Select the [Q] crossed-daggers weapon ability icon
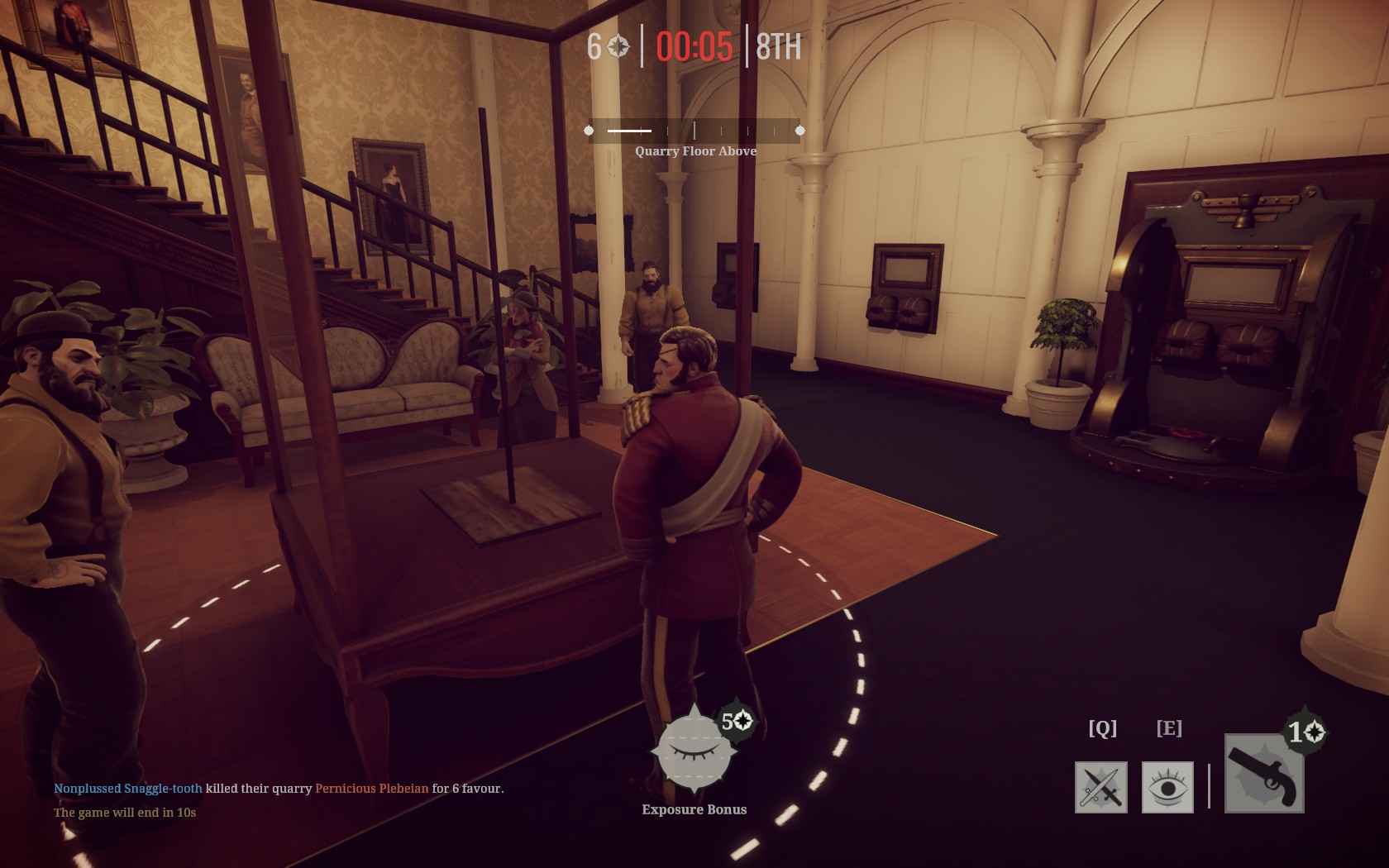The image size is (1389, 868). pyautogui.click(x=1102, y=788)
